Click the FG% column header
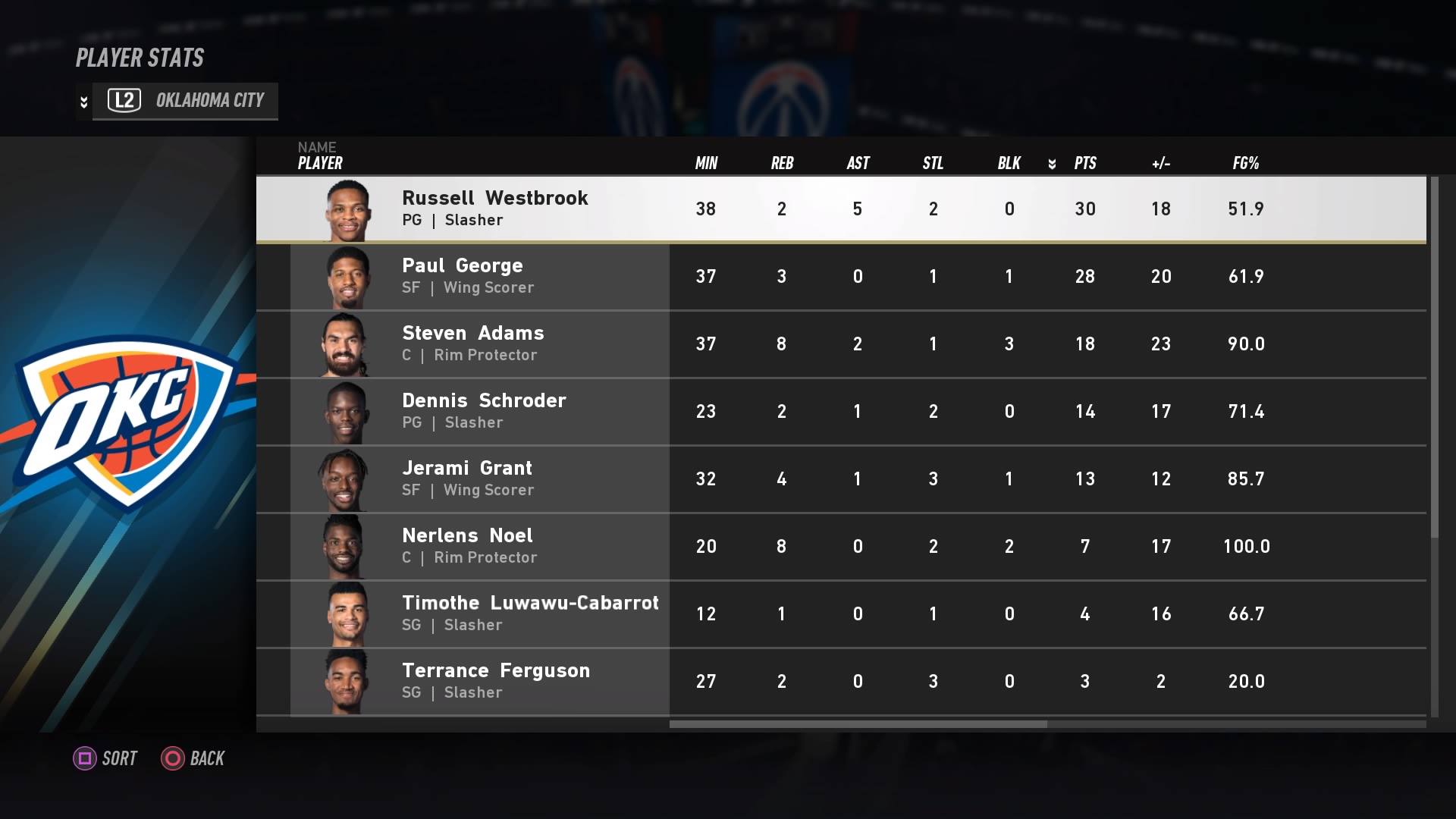Image resolution: width=1456 pixels, height=819 pixels. click(1246, 162)
